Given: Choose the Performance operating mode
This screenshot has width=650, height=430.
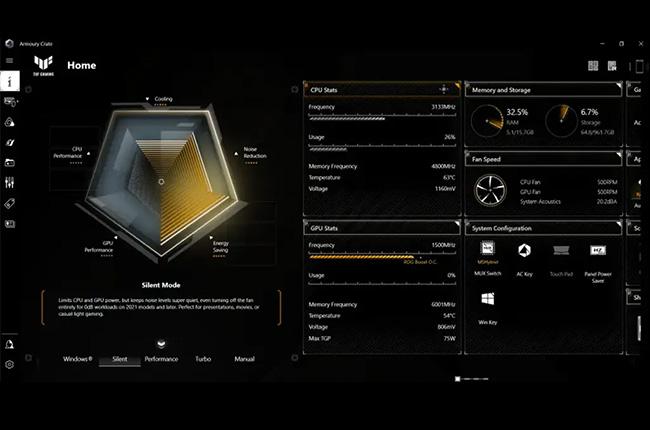Looking at the screenshot, I should click(161, 358).
